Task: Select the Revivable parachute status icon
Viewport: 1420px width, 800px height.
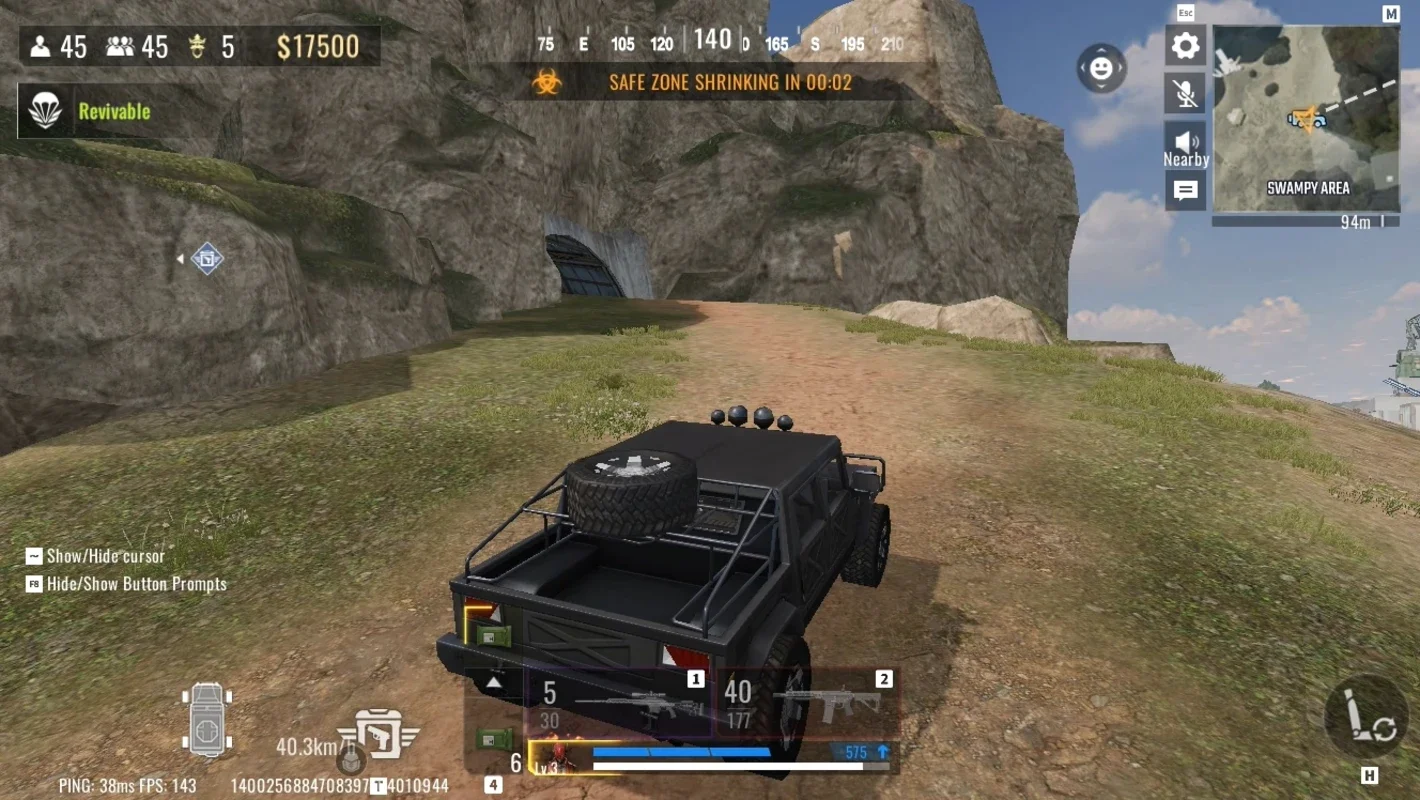Action: 45,111
